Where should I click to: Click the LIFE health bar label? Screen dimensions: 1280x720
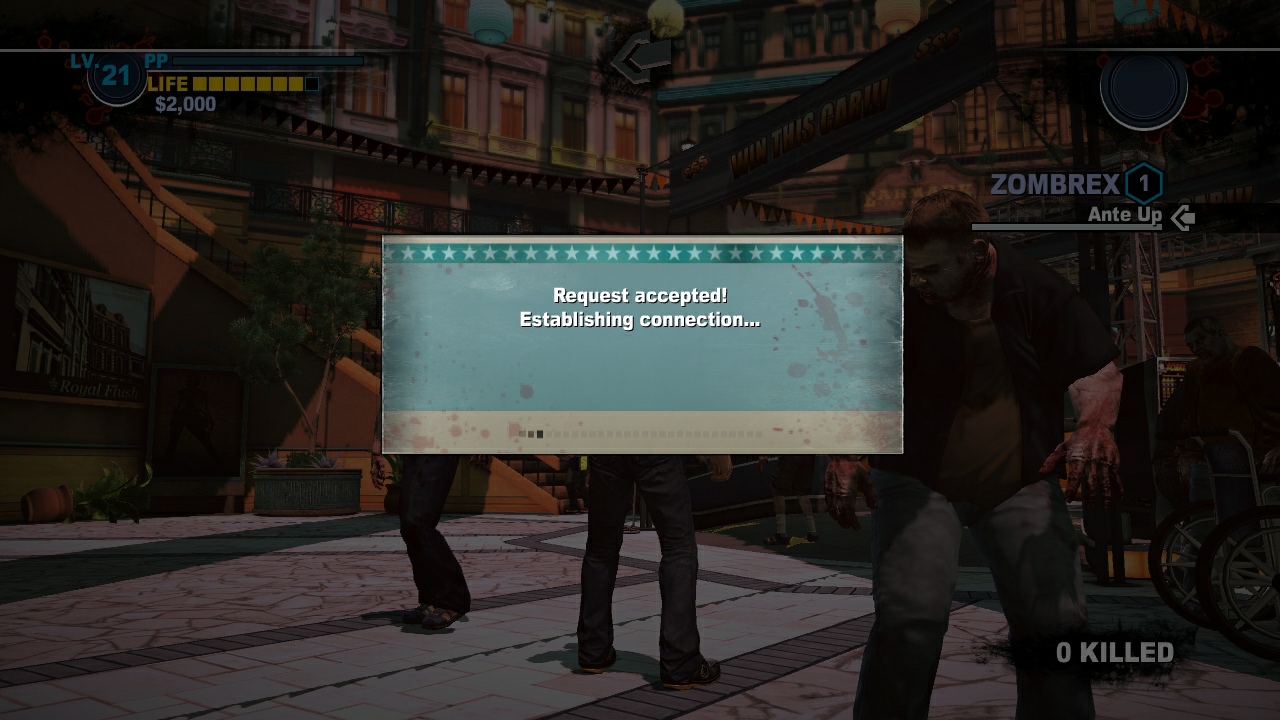coord(167,84)
